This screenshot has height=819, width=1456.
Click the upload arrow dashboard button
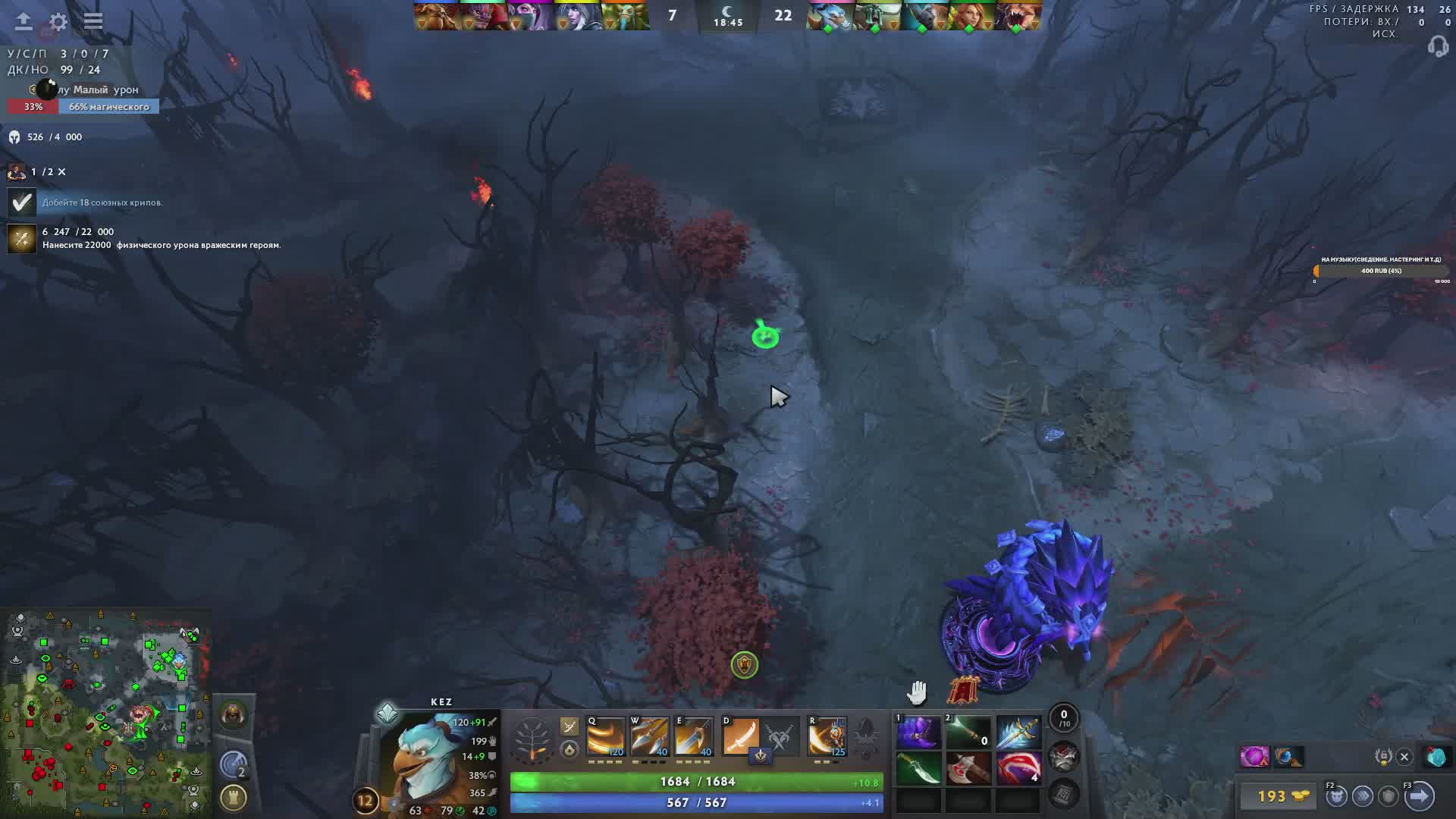tap(24, 21)
